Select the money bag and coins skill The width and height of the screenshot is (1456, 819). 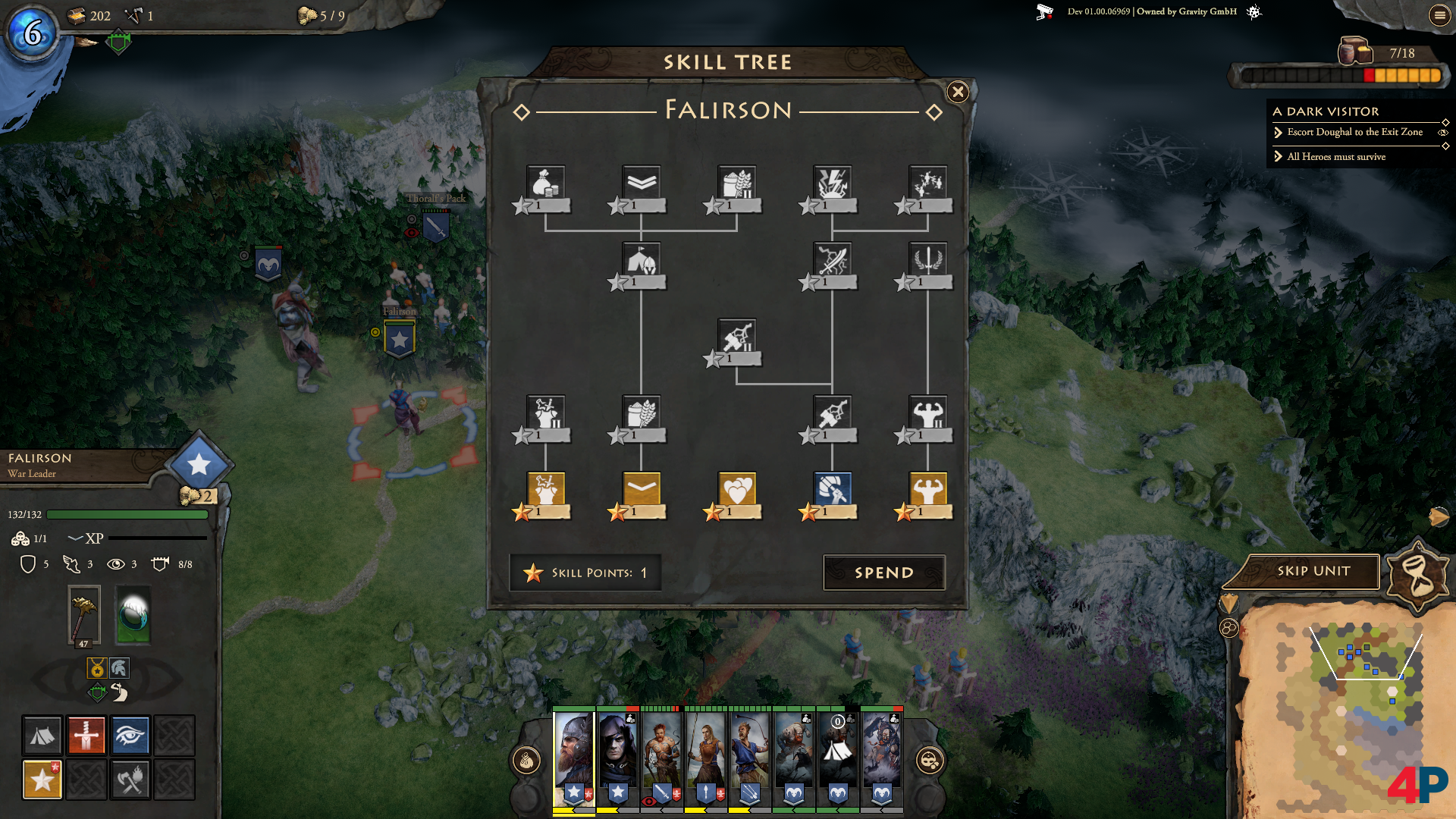coord(546,183)
